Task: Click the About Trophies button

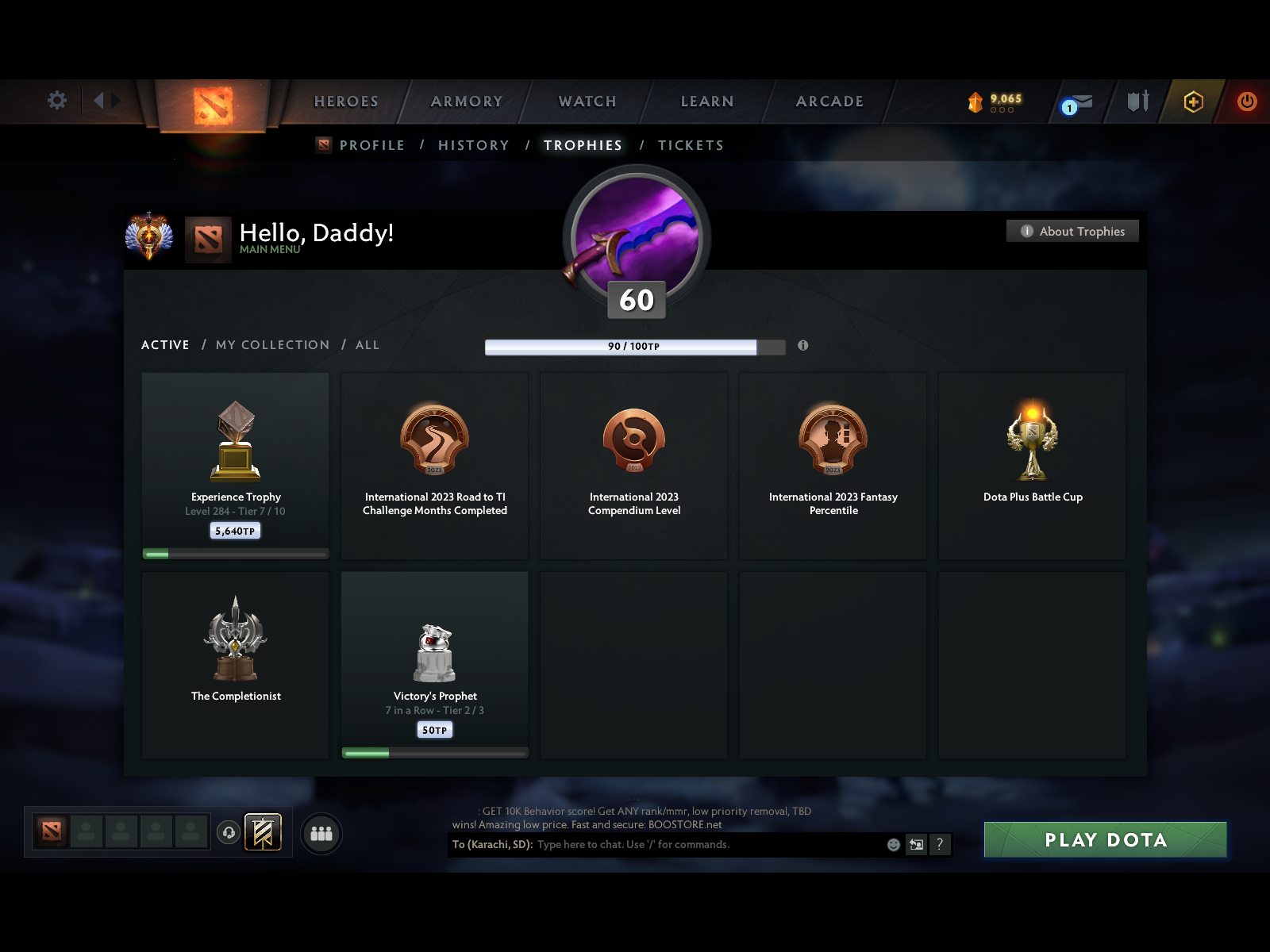Action: [x=1072, y=231]
